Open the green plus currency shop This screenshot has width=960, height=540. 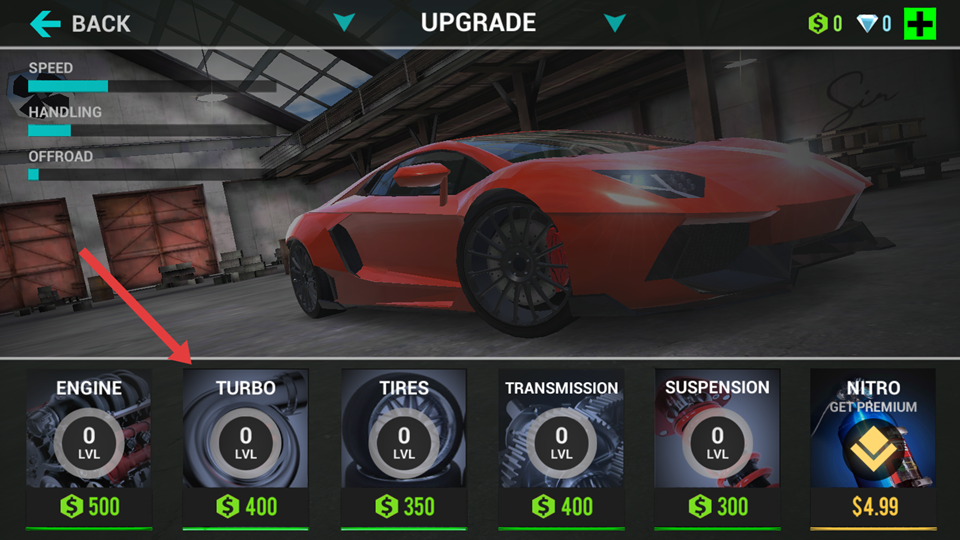click(920, 23)
